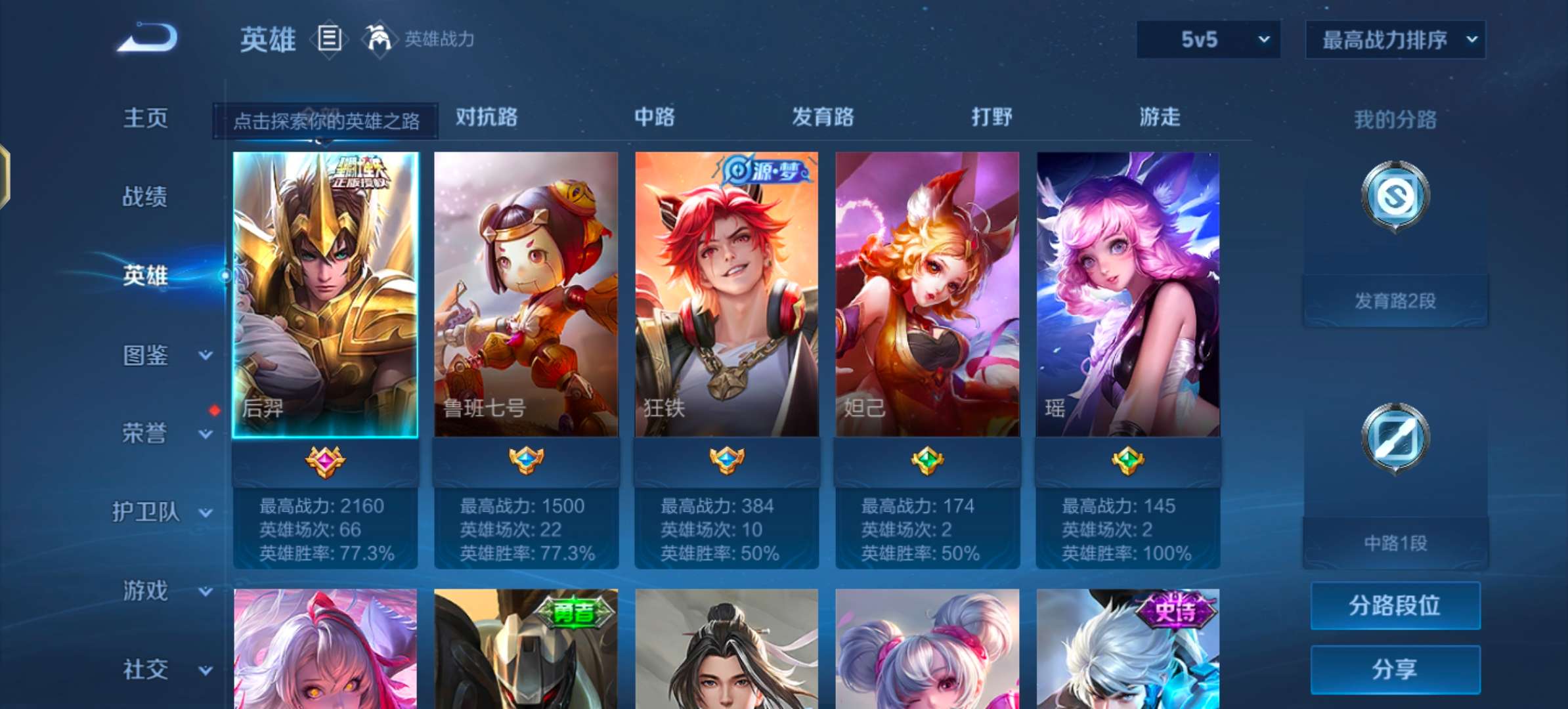The height and width of the screenshot is (709, 1568).
Task: Open the 最高战力排序 sorting dropdown
Action: click(x=1395, y=39)
